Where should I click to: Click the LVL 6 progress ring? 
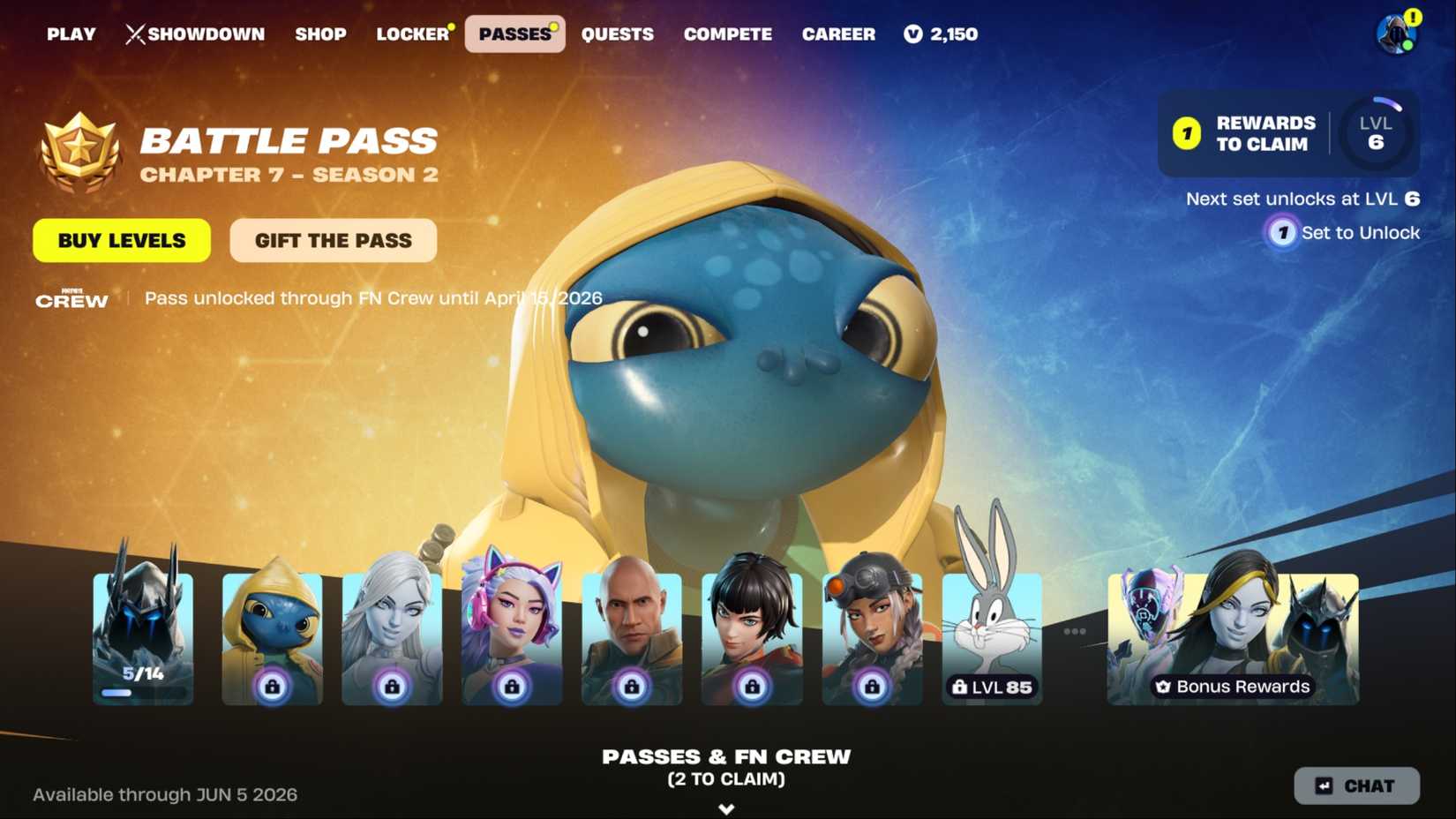[x=1377, y=132]
